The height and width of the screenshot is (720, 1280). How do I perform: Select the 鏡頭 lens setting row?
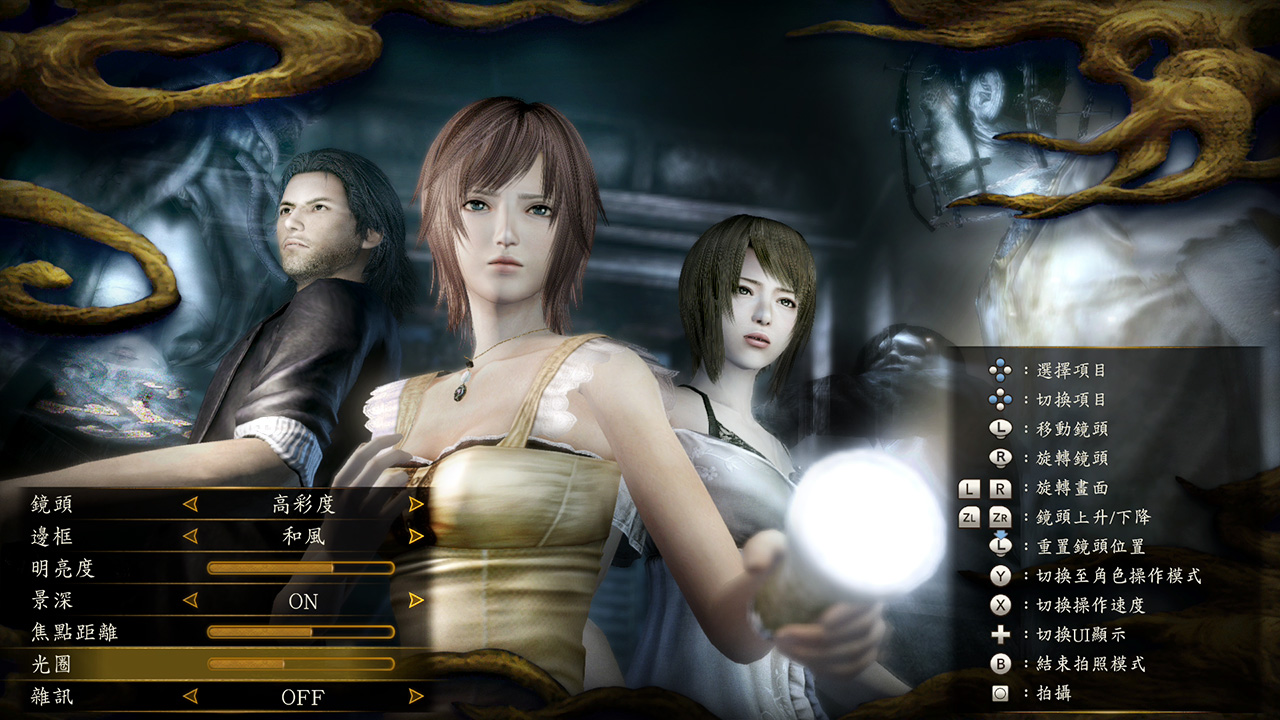click(52, 504)
